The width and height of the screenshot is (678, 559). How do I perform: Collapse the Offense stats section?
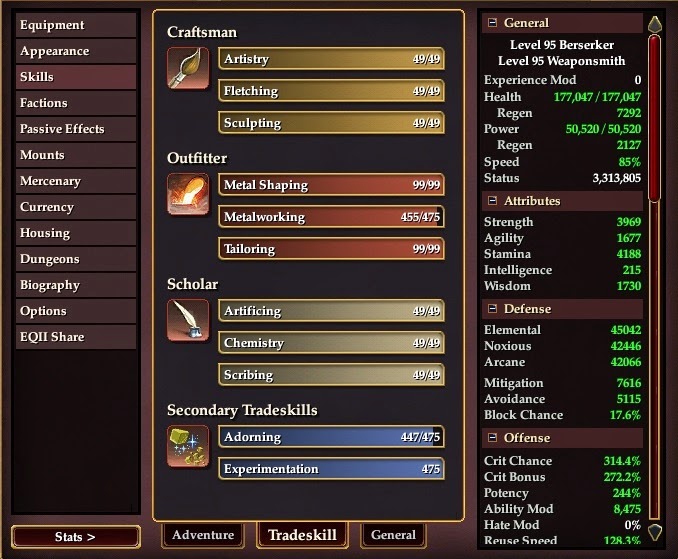[491, 438]
